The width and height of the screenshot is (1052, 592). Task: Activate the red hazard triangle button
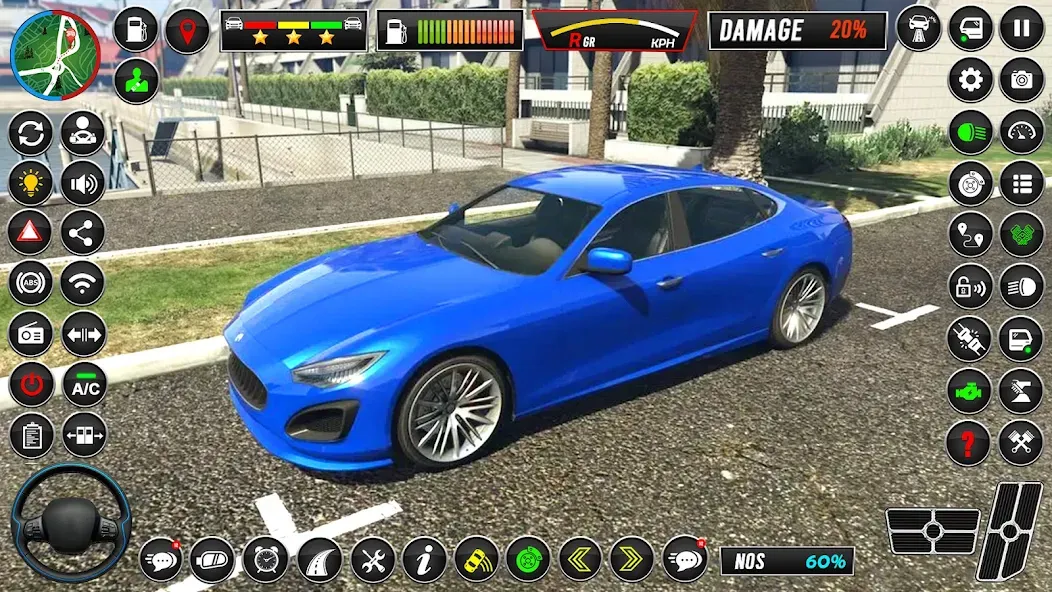tap(31, 233)
